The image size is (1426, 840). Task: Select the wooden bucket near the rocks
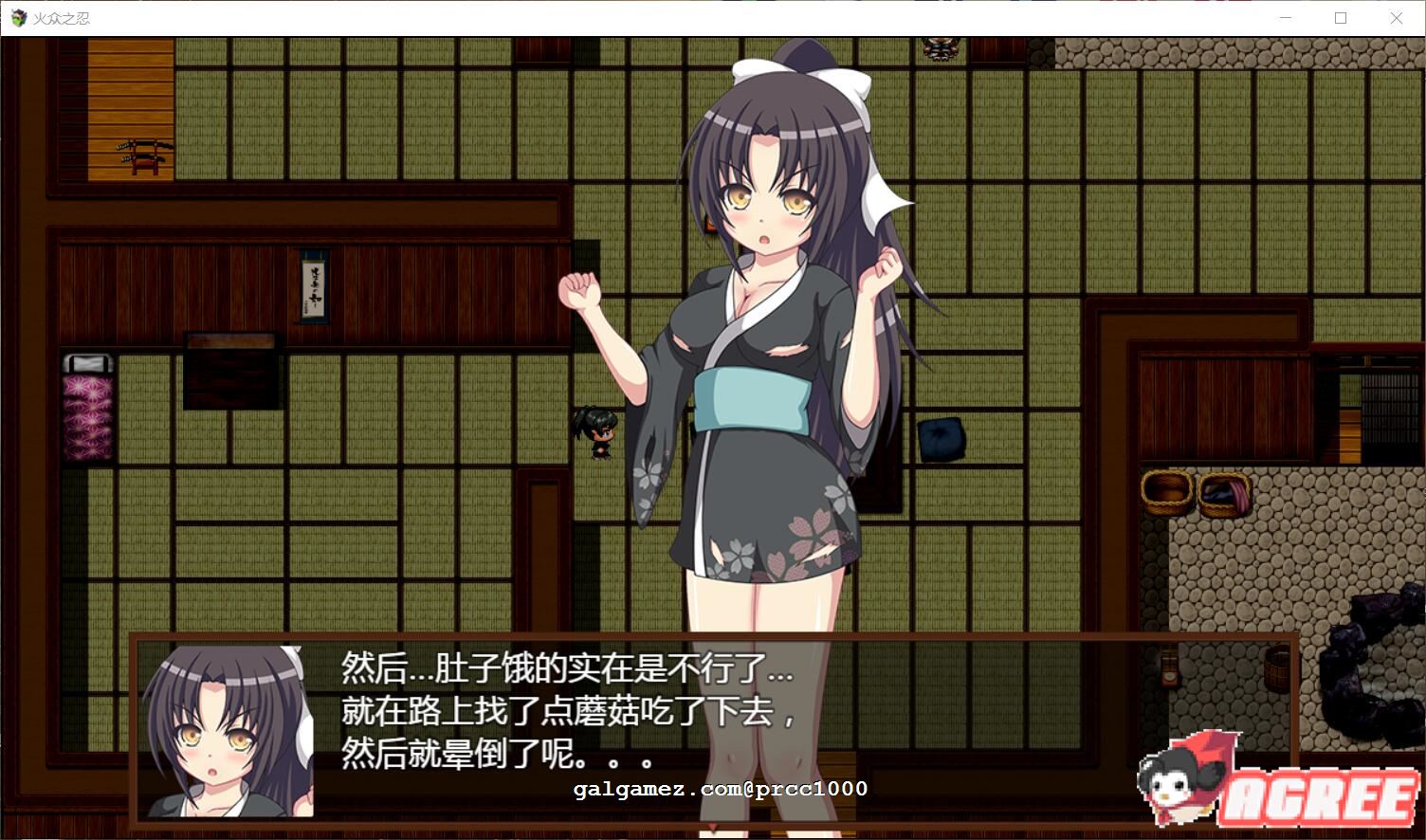click(x=1275, y=668)
